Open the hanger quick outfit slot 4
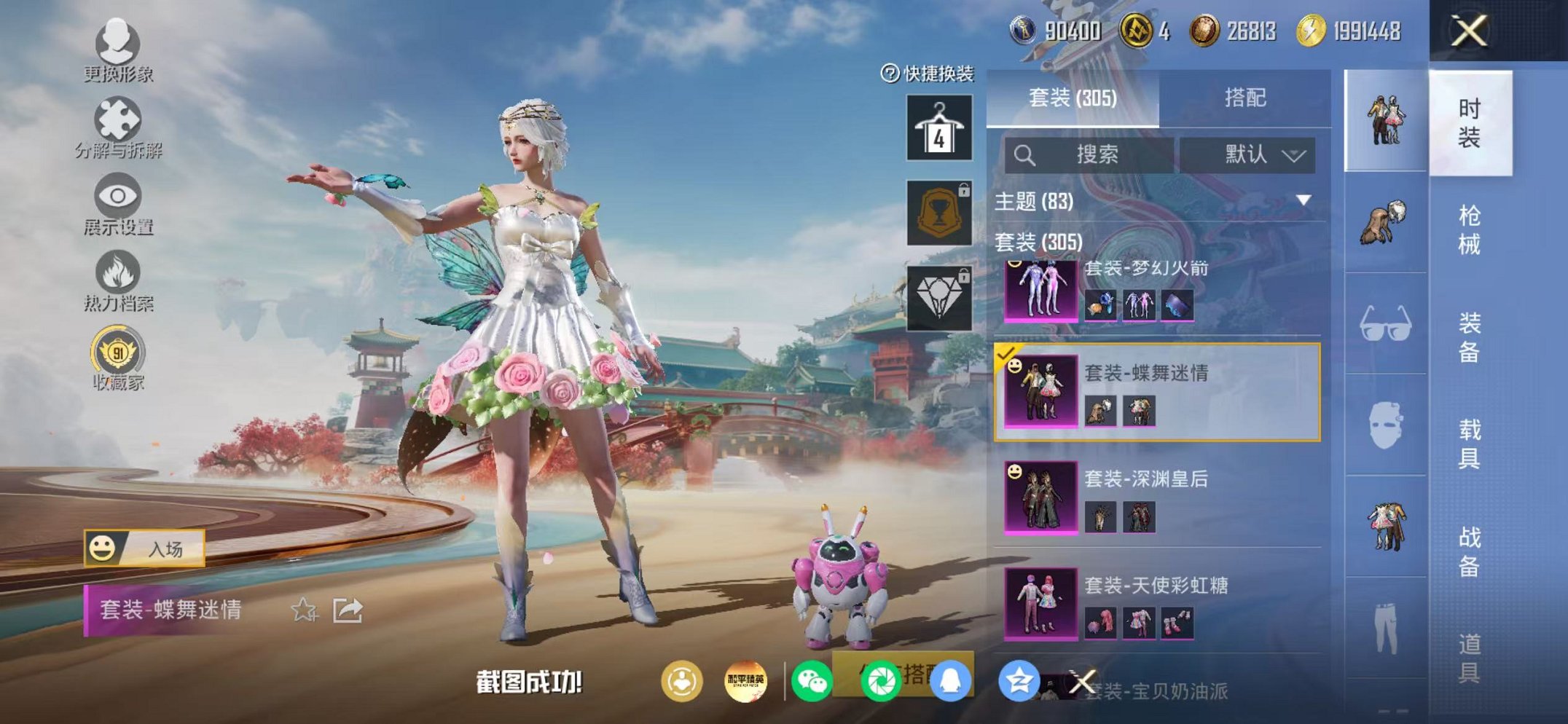Image resolution: width=1568 pixels, height=724 pixels. point(939,128)
